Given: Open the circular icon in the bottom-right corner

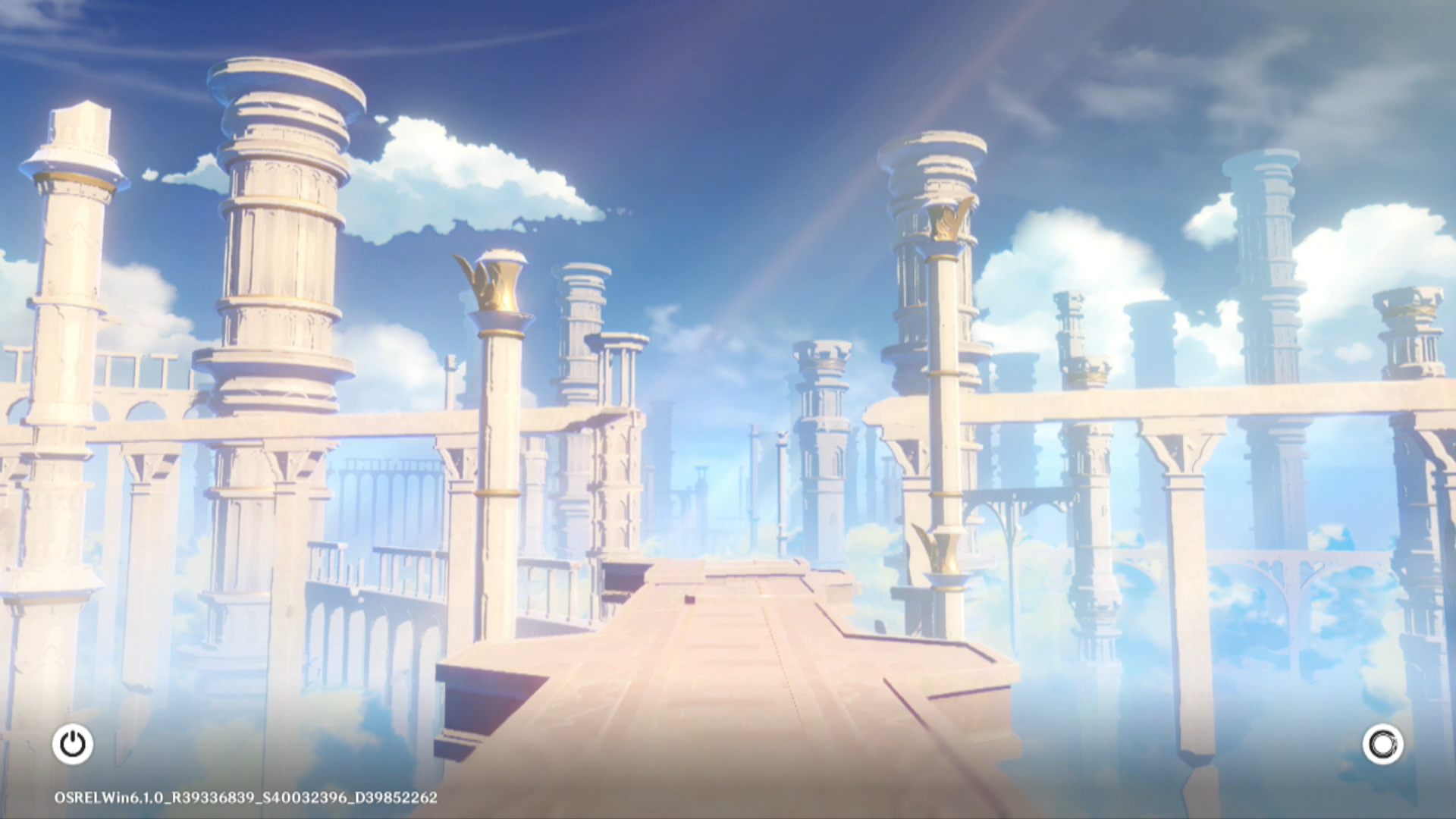Looking at the screenshot, I should (x=1382, y=744).
